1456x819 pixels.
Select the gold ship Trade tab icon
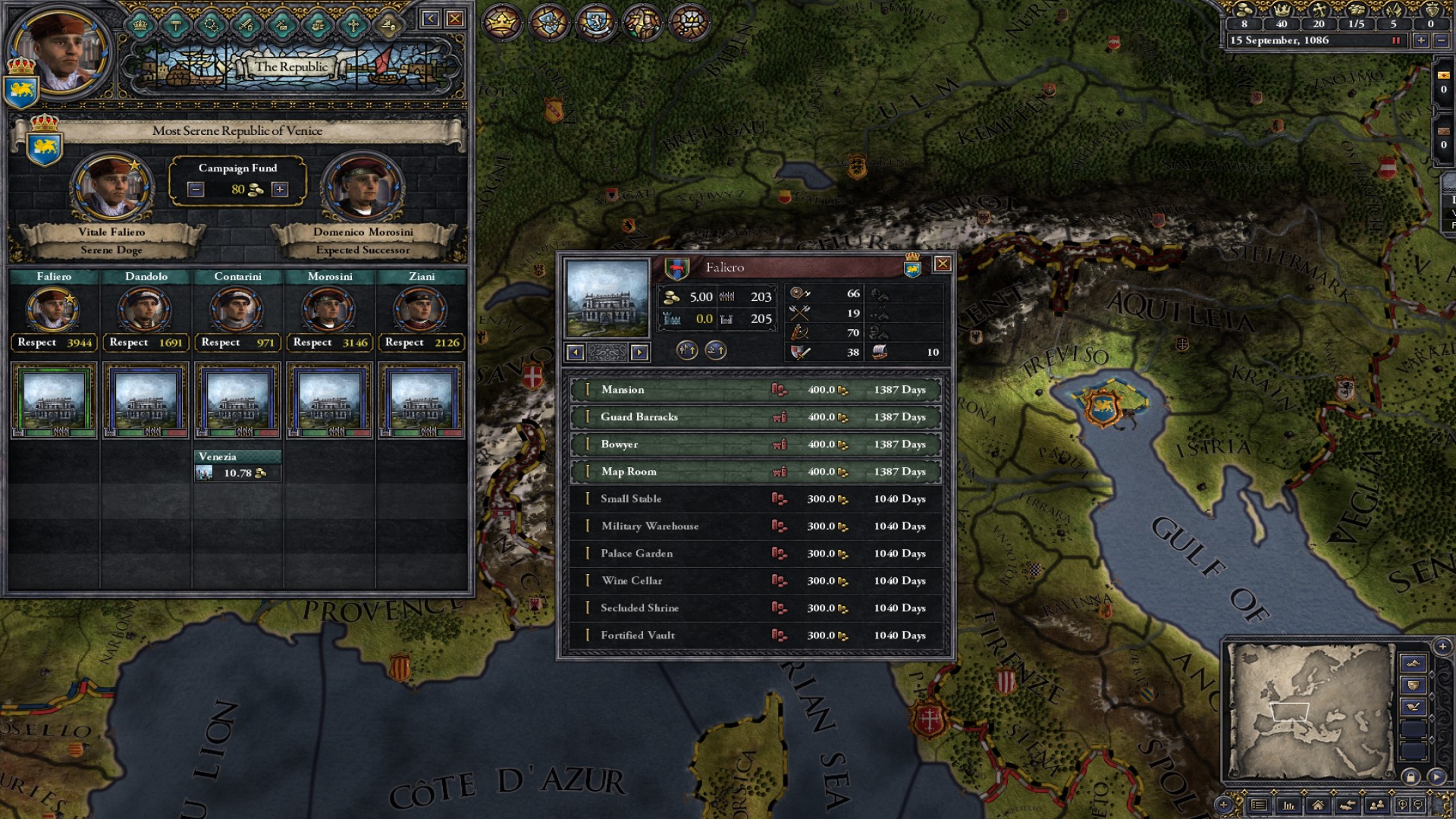(390, 24)
